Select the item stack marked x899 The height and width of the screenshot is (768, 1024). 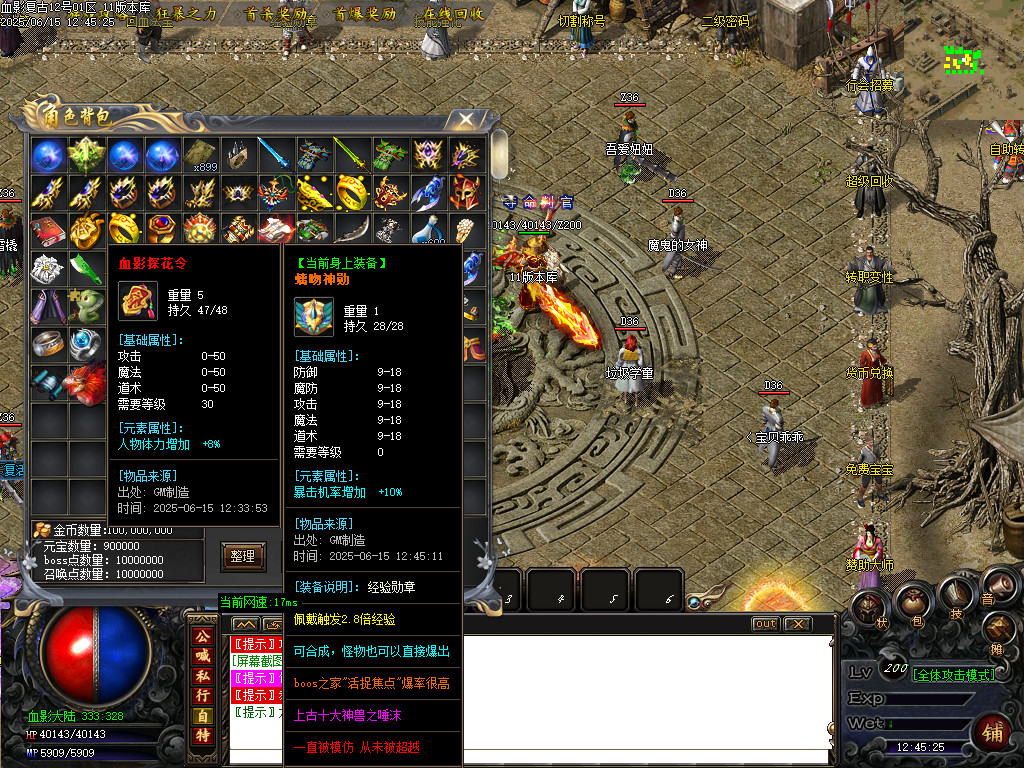(x=200, y=155)
